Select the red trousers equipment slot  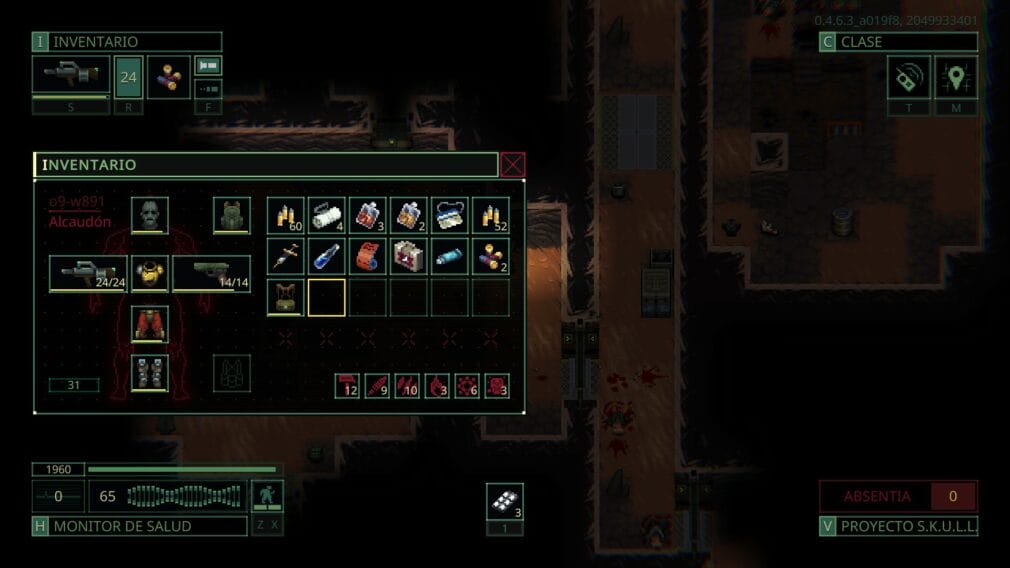[x=150, y=323]
